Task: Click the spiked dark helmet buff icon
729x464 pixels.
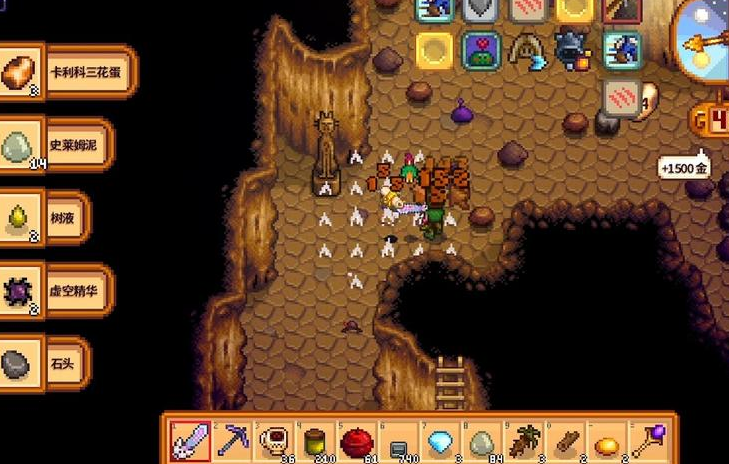Action: tap(574, 50)
